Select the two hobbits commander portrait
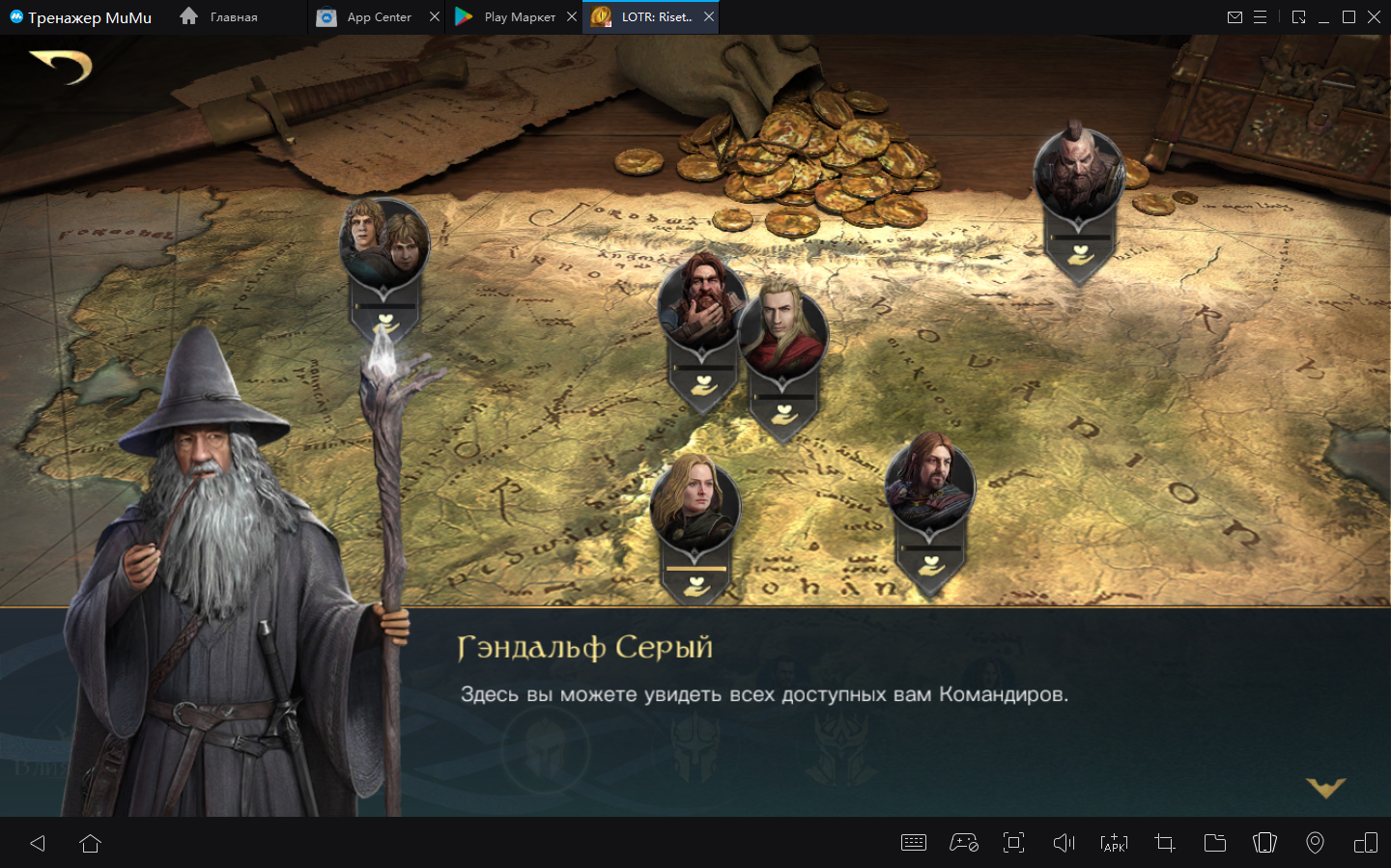Viewport: 1391px width, 868px height. [383, 241]
